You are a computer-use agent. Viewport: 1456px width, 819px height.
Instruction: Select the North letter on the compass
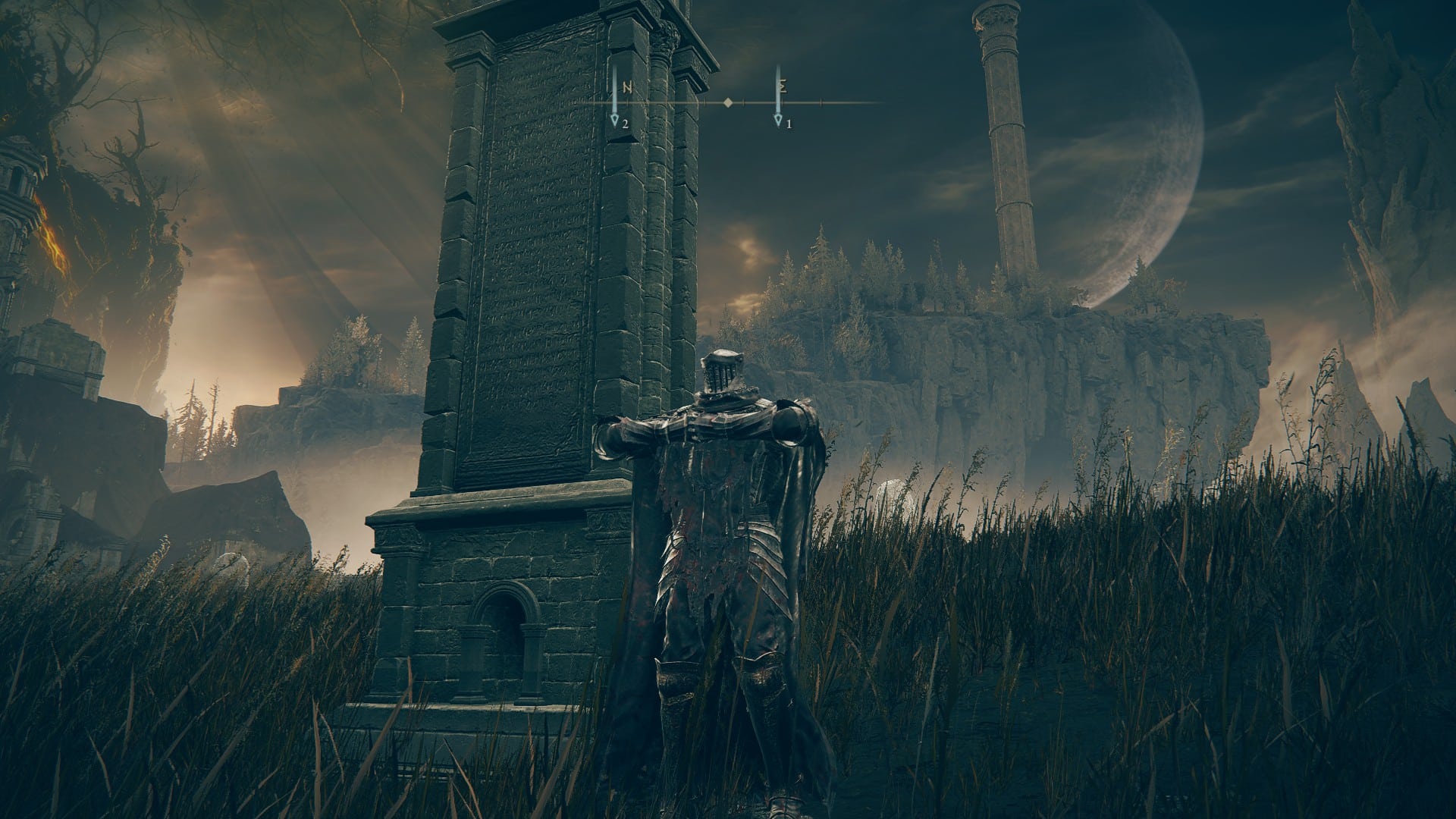tap(627, 87)
